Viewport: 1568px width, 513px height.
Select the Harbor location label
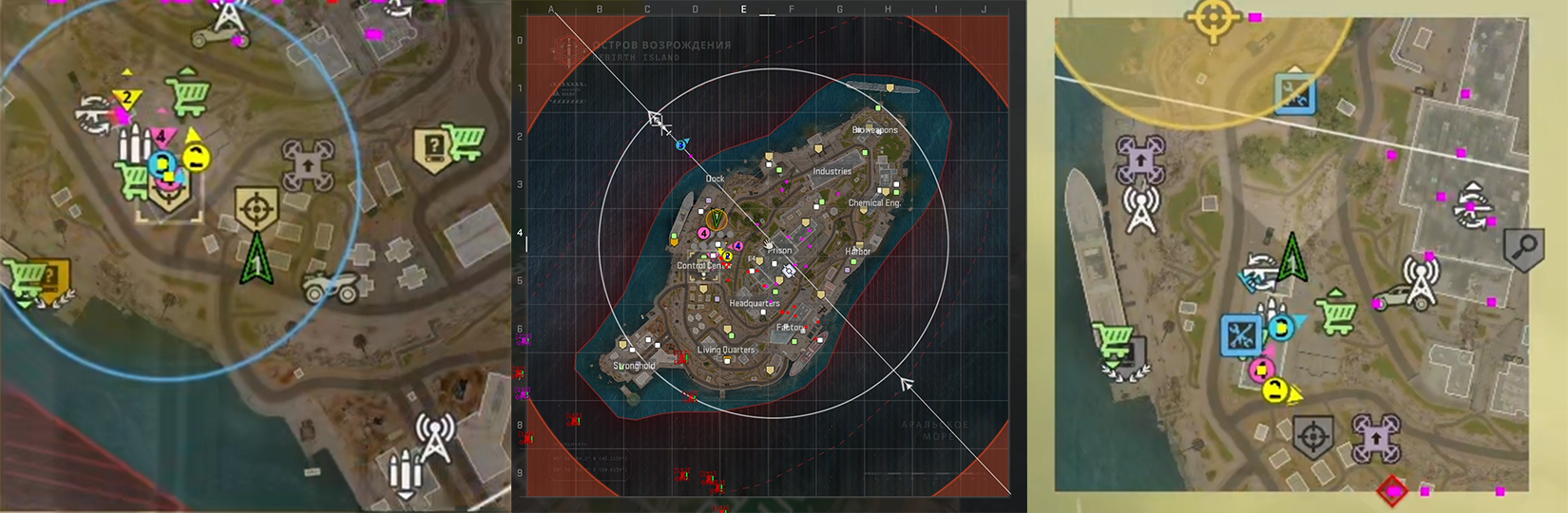(857, 252)
